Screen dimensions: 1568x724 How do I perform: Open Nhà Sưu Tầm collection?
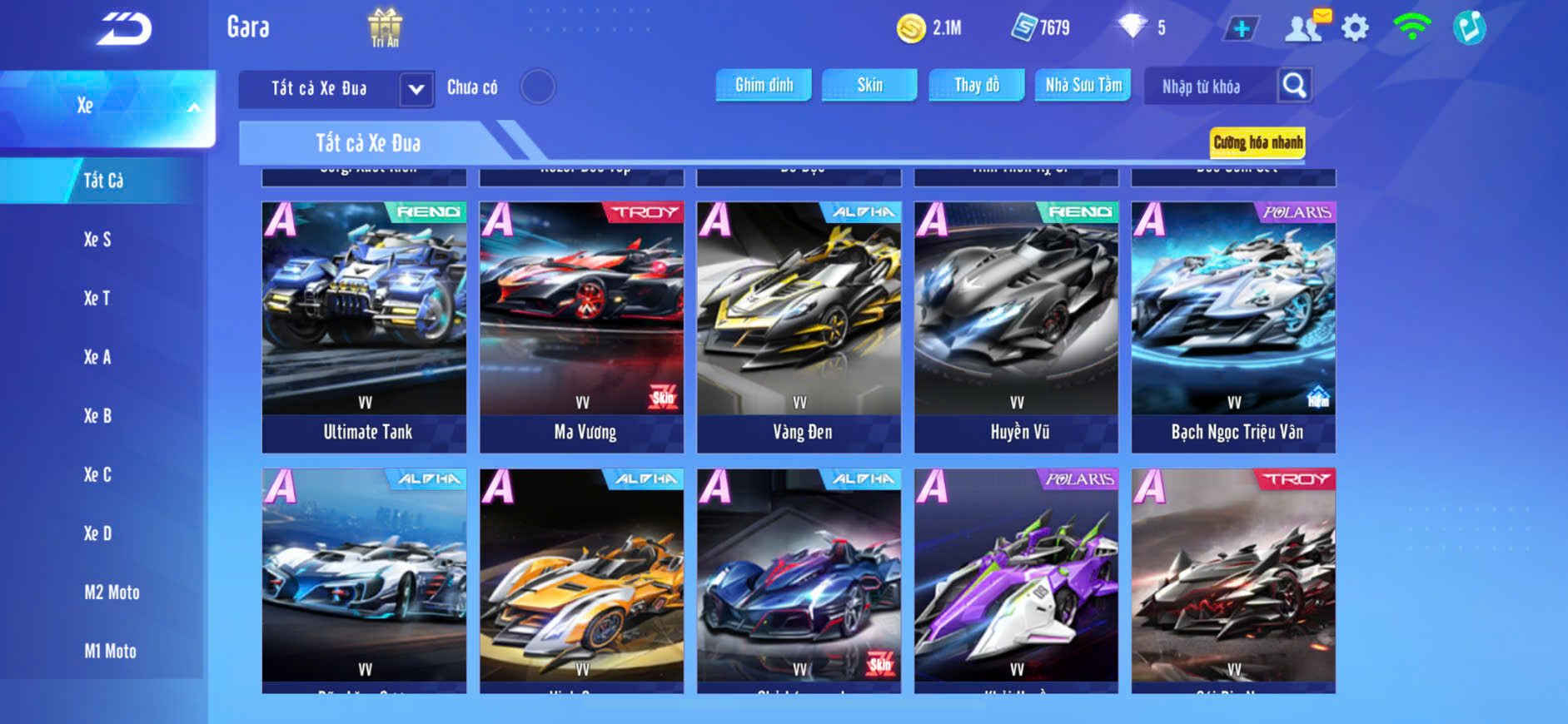tap(1083, 85)
